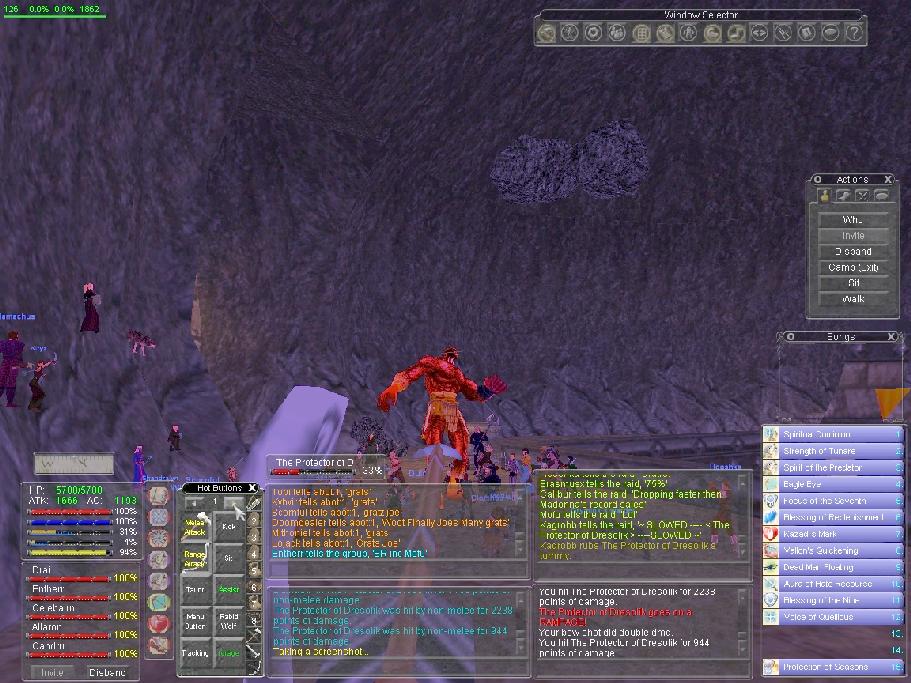
Task: Disband the group with the Disband button
Action: tap(107, 673)
